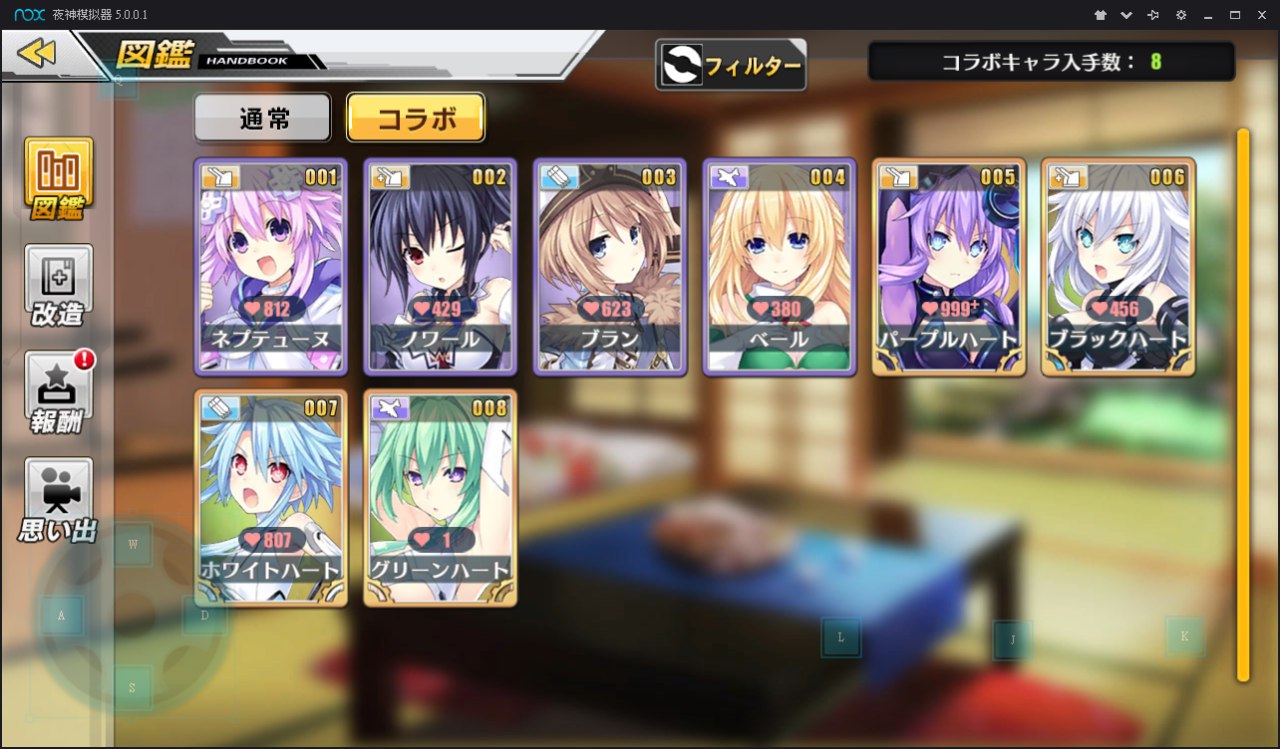Choose the ホワイトハート card

tap(270, 498)
